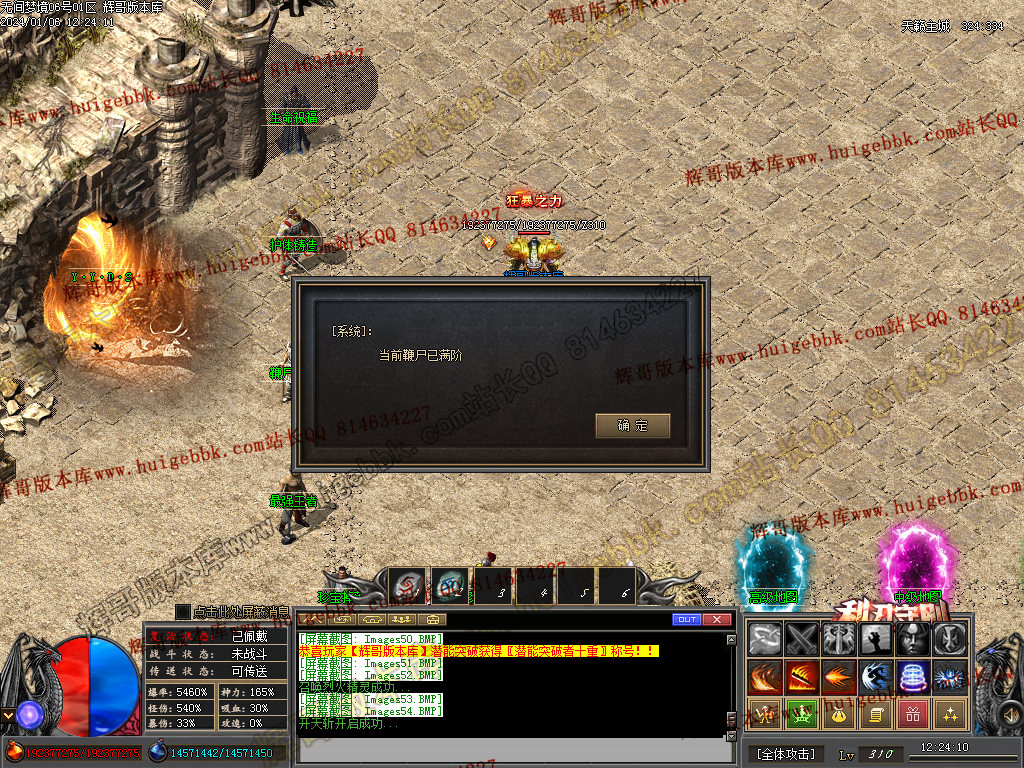Use the red swirl item in hotbar slot 1

coord(406,587)
